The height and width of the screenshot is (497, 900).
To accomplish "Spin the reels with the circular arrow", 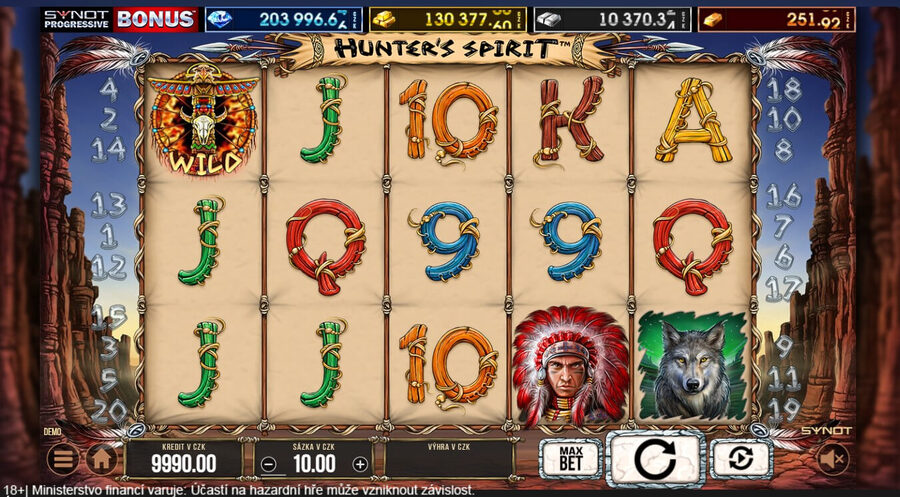I will click(656, 459).
